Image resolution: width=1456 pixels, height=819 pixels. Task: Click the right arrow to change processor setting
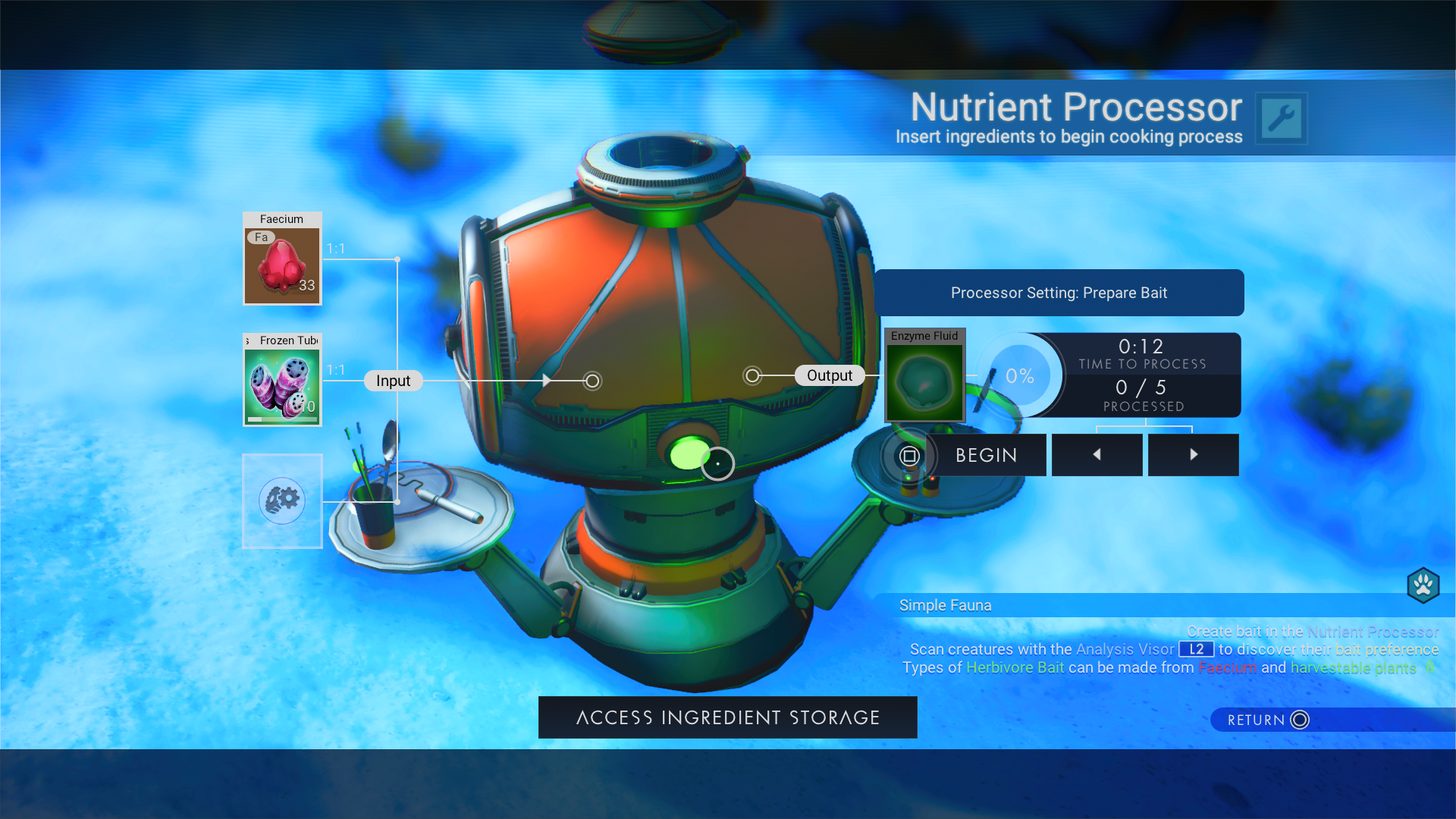point(1193,454)
